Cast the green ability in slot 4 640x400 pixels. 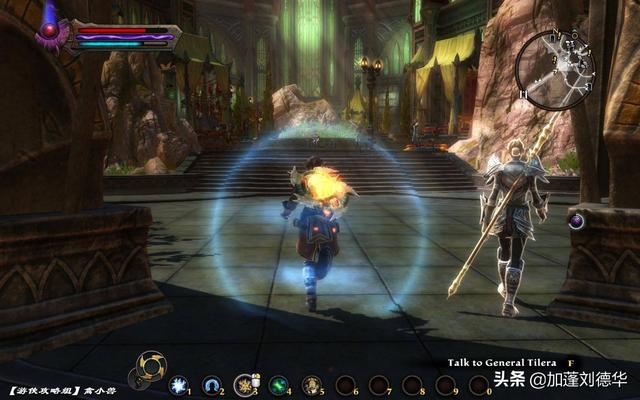click(277, 383)
